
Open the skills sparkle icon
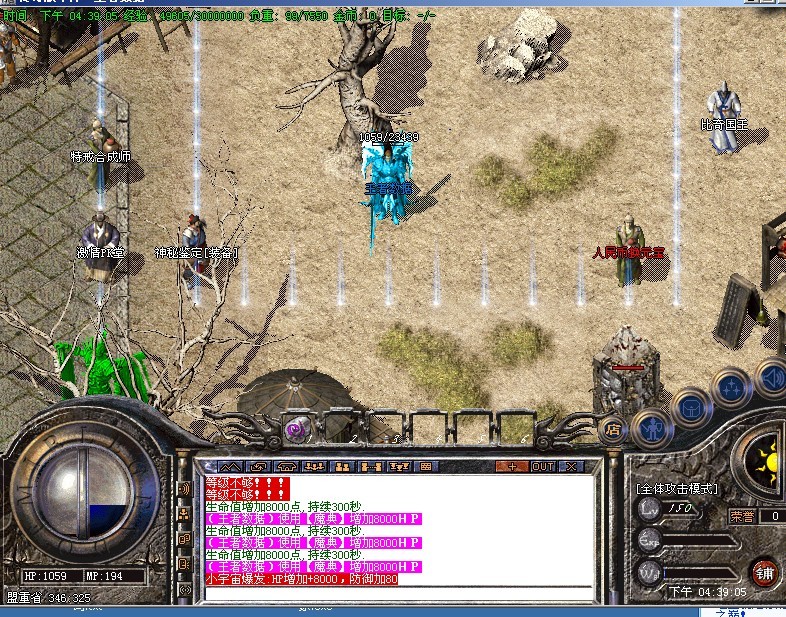731,386
